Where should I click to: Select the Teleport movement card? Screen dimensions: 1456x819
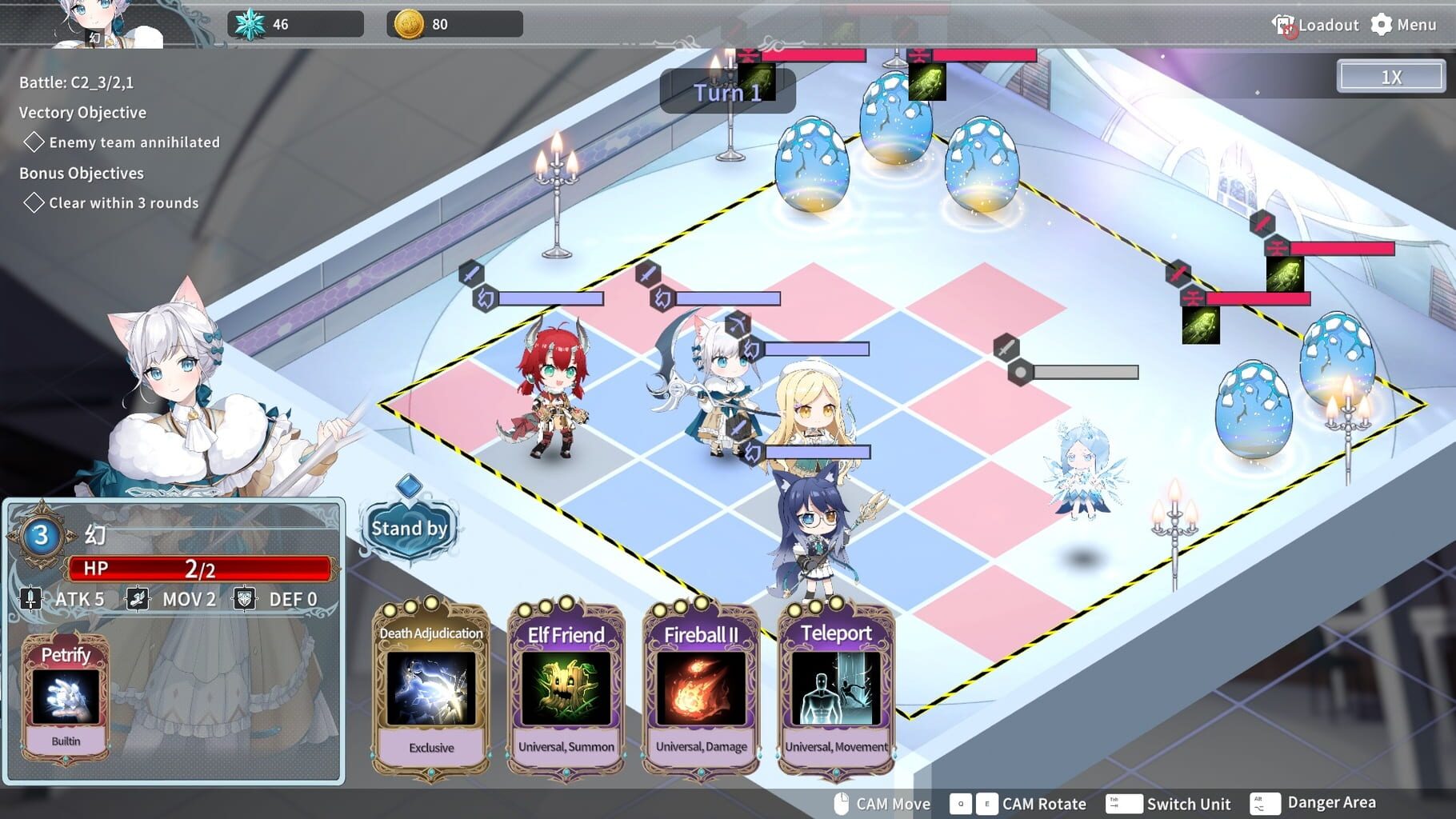(835, 688)
